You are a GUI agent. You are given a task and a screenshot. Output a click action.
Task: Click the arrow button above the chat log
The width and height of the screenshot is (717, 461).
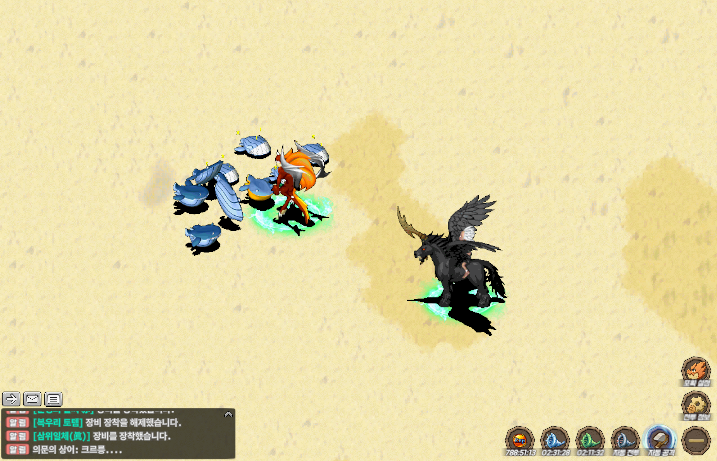[x=12, y=398]
